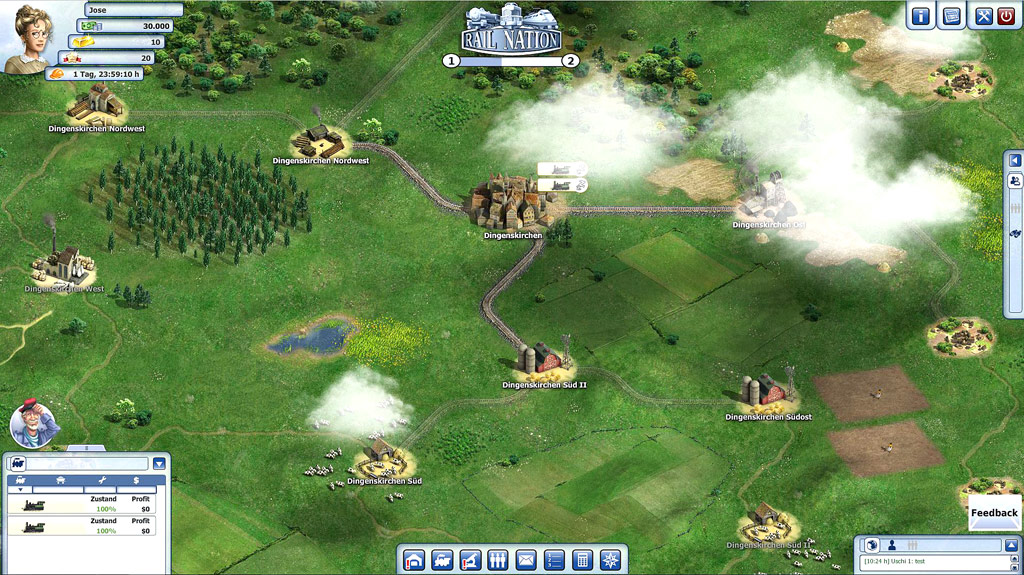Open the train list dropdown arrow
The width and height of the screenshot is (1024, 575).
[x=159, y=463]
